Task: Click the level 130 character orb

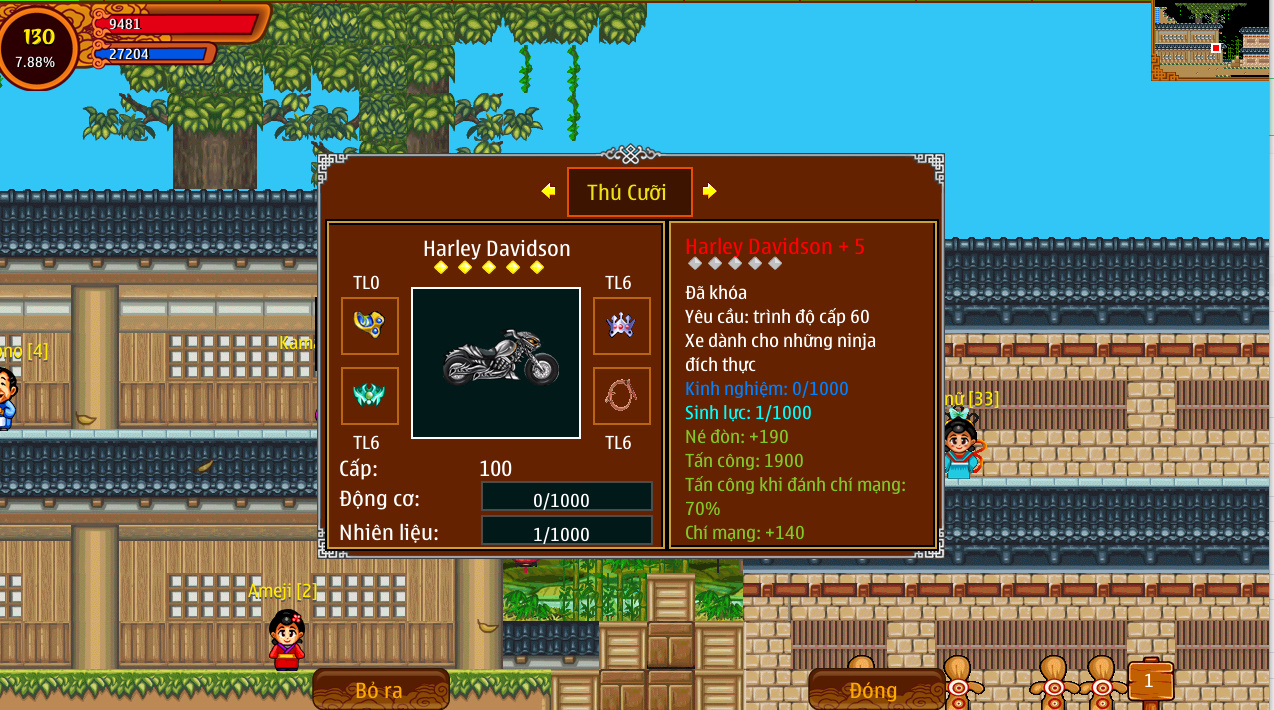Action: pos(38,46)
